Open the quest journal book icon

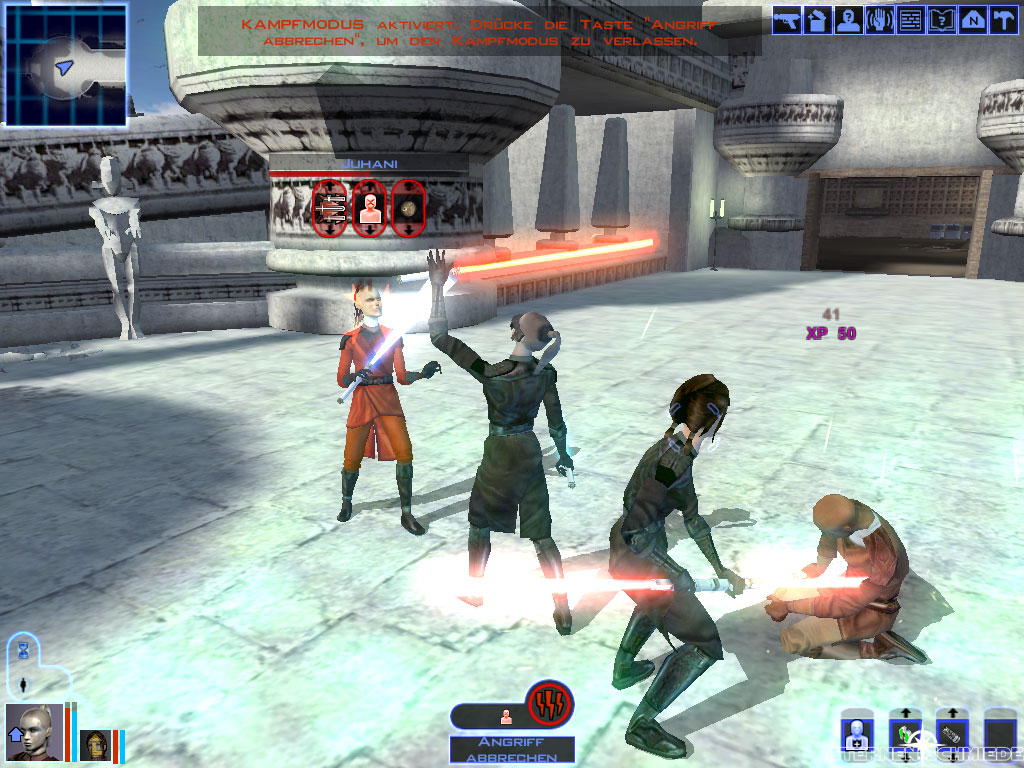point(941,20)
